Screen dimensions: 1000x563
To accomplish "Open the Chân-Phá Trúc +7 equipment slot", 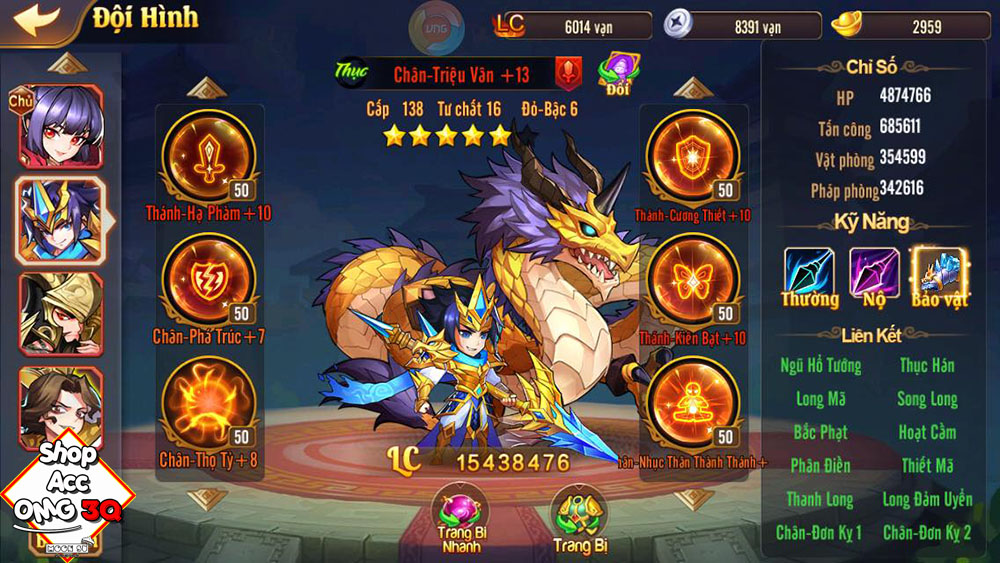I will [208, 281].
